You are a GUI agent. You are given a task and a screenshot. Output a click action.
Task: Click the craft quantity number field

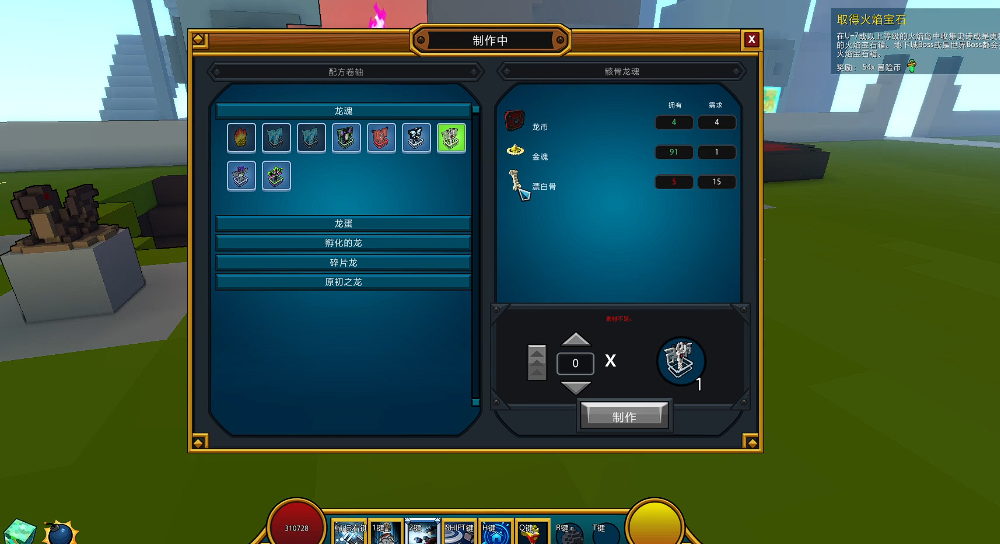tap(576, 363)
